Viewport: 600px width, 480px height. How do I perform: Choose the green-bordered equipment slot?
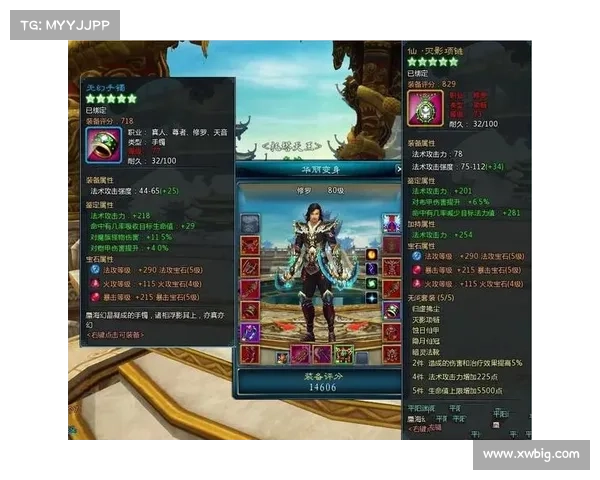pos(343,353)
